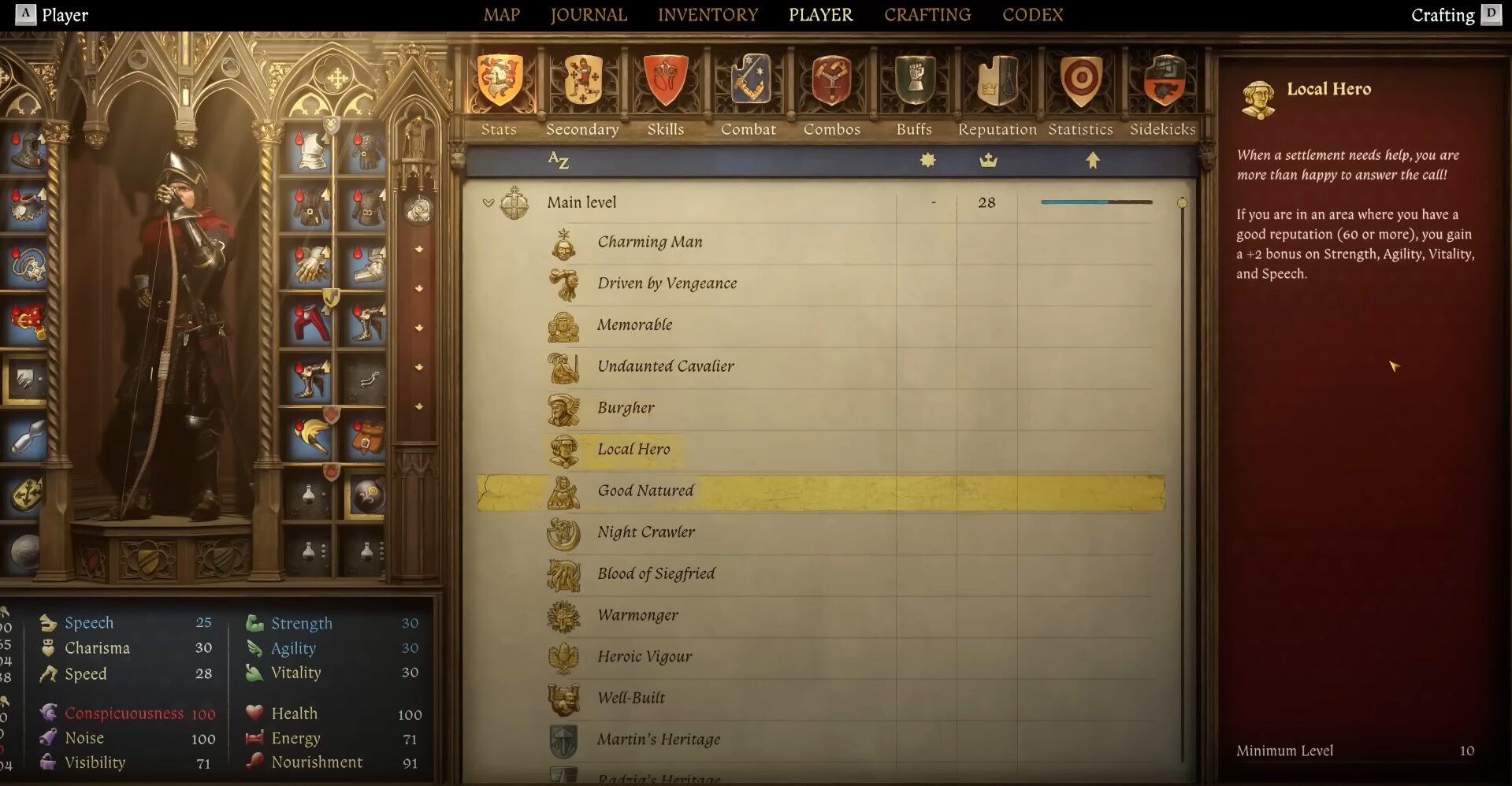This screenshot has width=1512, height=786.
Task: Select the Combat shield icon
Action: pos(749,81)
